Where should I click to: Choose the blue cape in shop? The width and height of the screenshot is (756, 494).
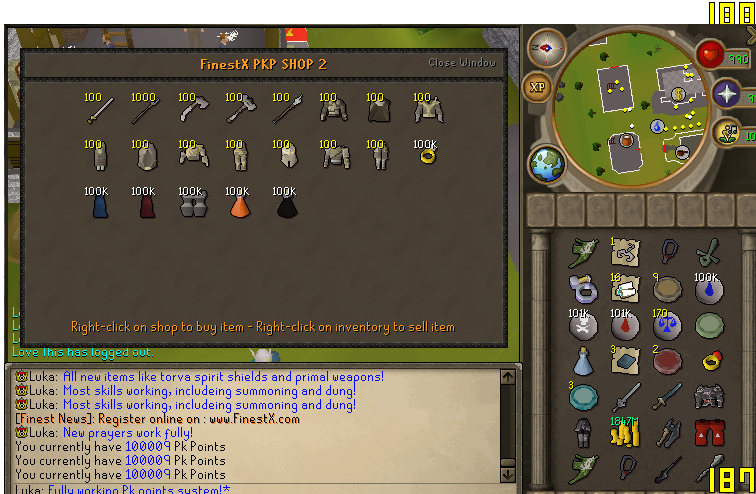point(96,203)
